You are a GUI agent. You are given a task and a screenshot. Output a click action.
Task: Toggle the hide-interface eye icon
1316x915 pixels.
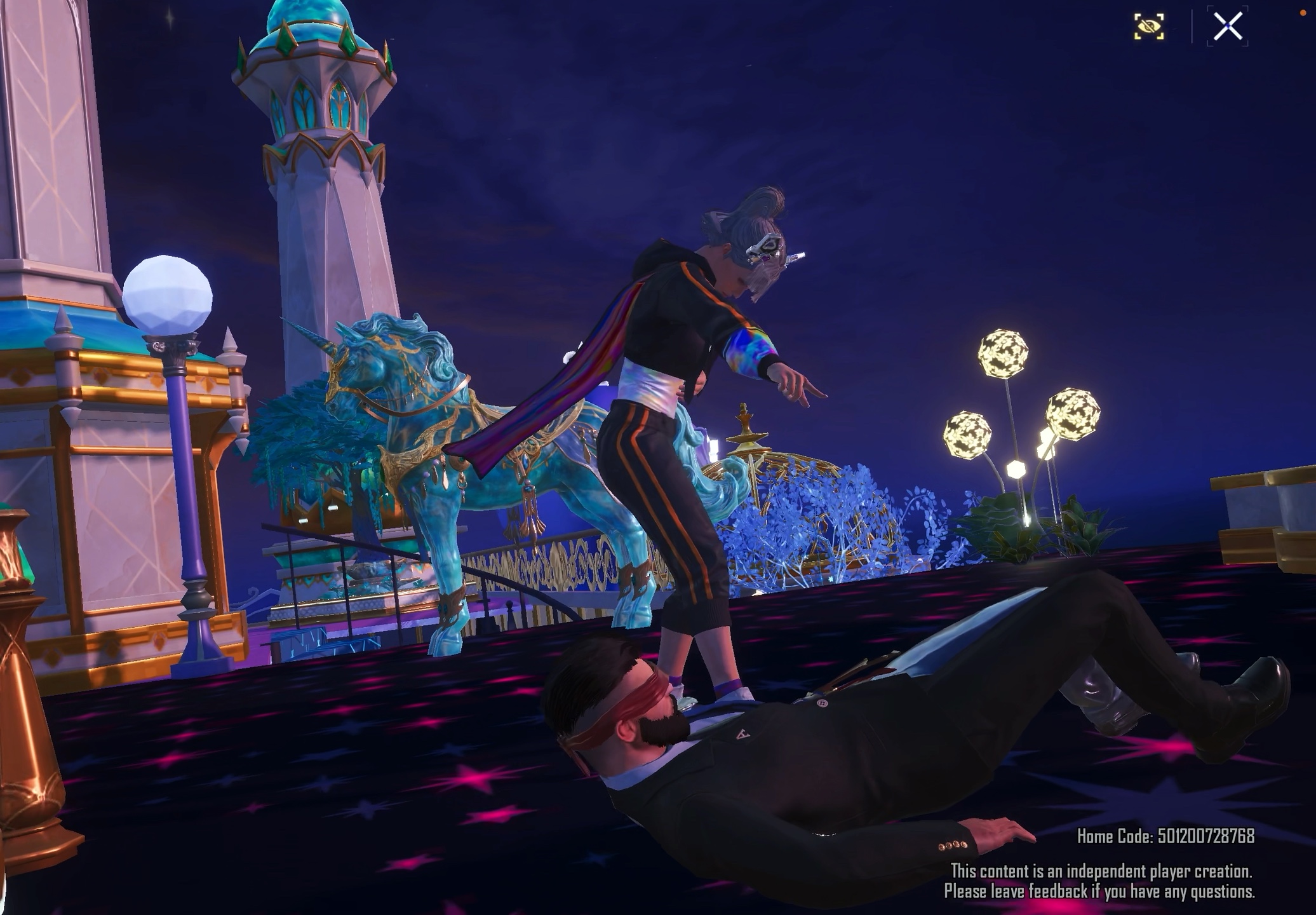[x=1149, y=27]
